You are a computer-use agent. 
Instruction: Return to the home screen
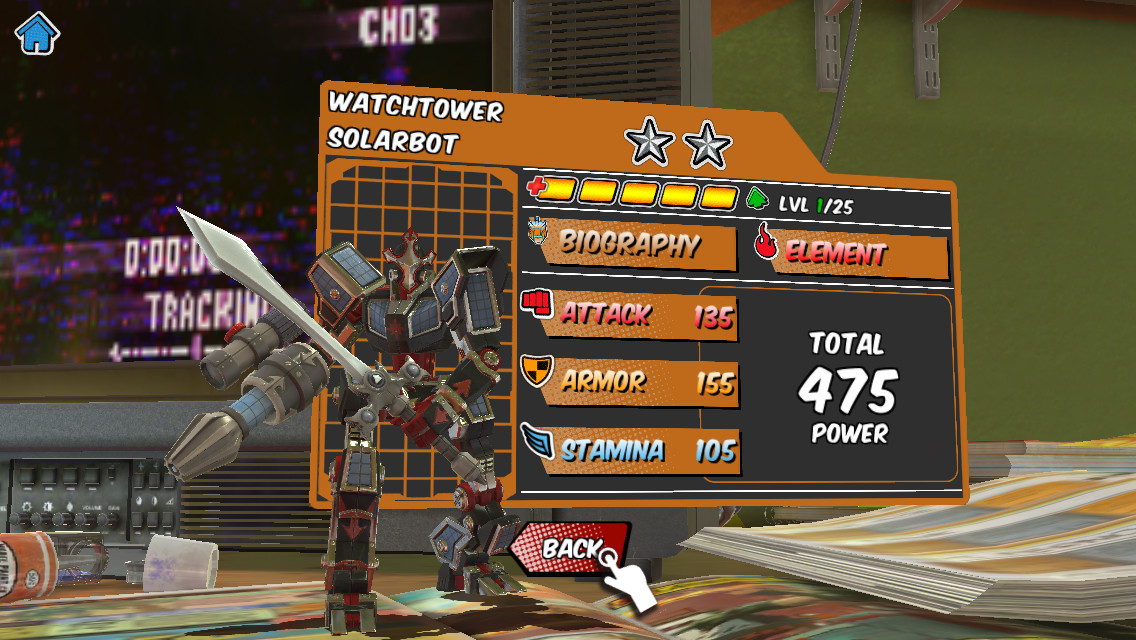[37, 33]
